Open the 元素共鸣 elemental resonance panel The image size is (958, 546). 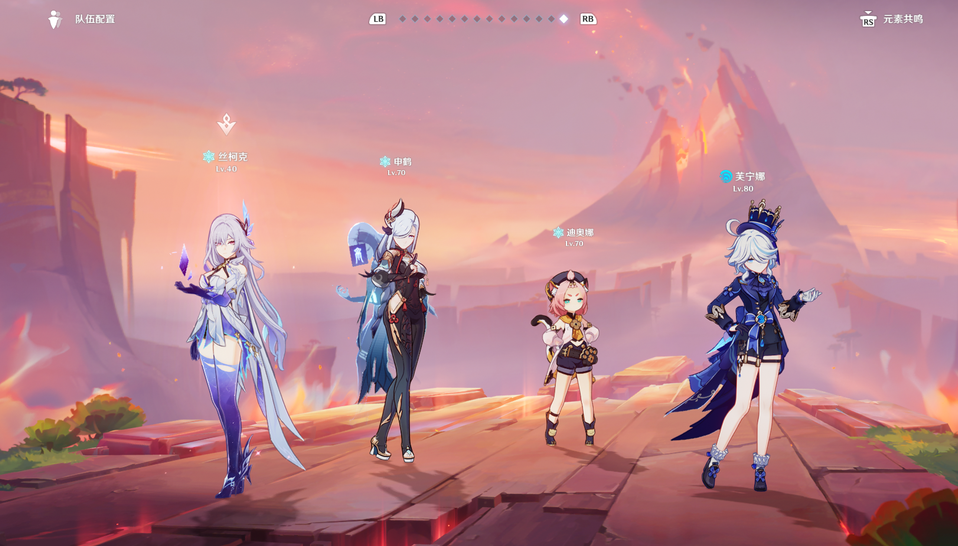(892, 19)
